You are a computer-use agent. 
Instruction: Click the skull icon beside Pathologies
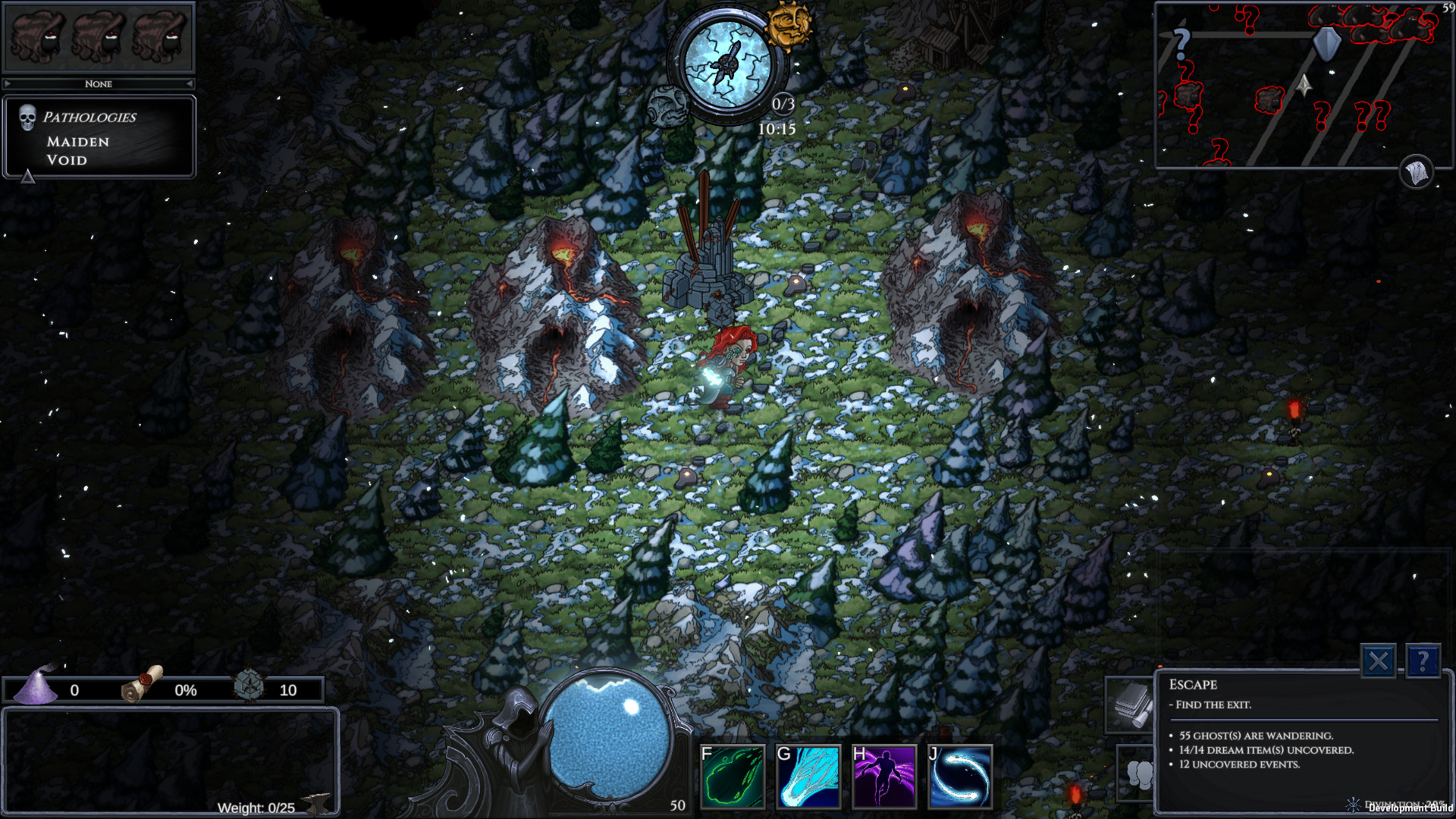click(x=27, y=118)
